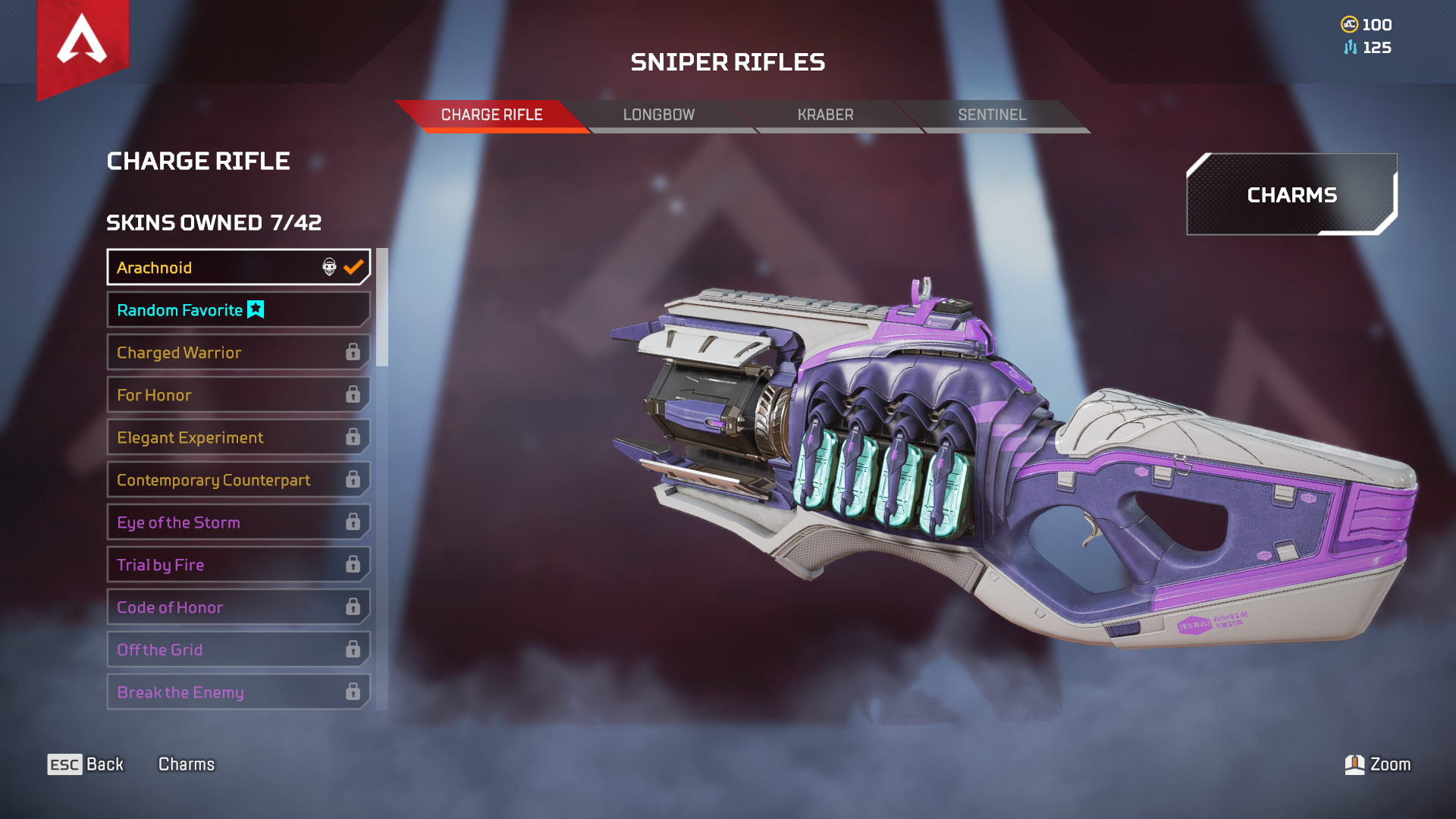Screen dimensions: 1456x819
Task: Click the Charms footer option
Action: tap(187, 764)
